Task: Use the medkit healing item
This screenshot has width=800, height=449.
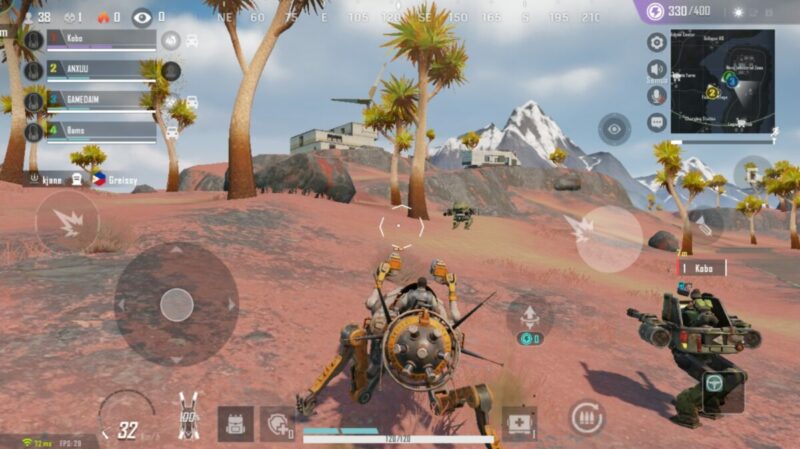Action: pyautogui.click(x=519, y=422)
